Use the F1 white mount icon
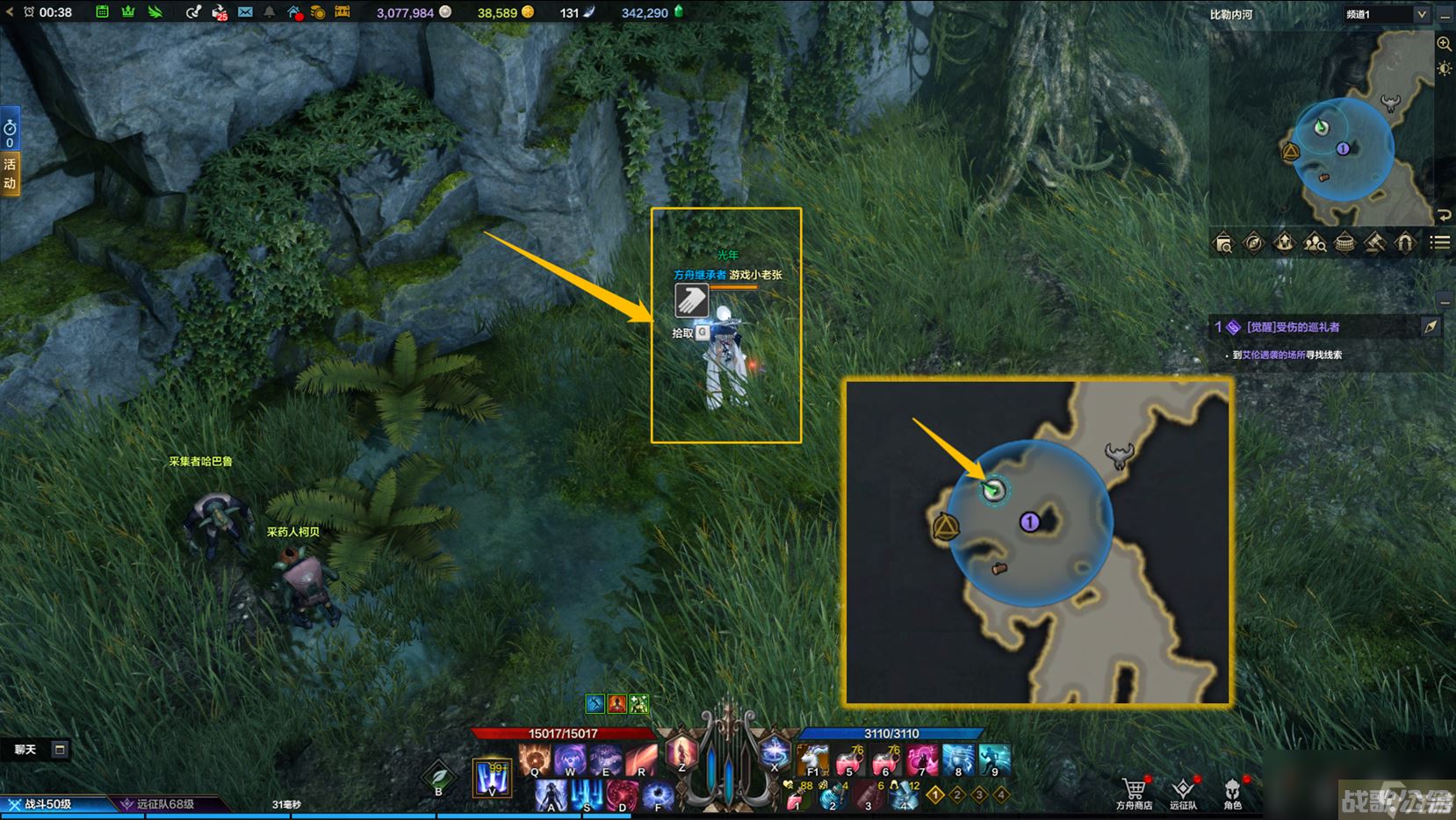 click(813, 759)
